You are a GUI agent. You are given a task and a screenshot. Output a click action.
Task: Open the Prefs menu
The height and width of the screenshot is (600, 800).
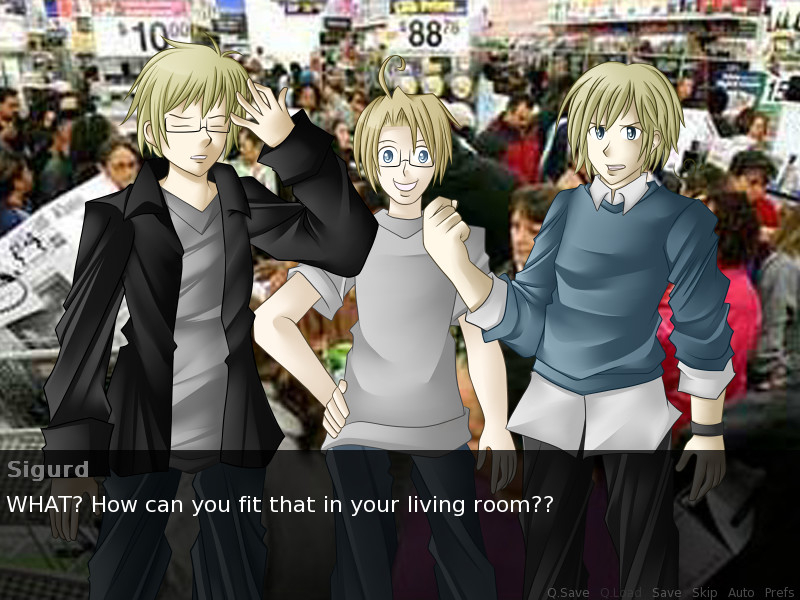[779, 593]
